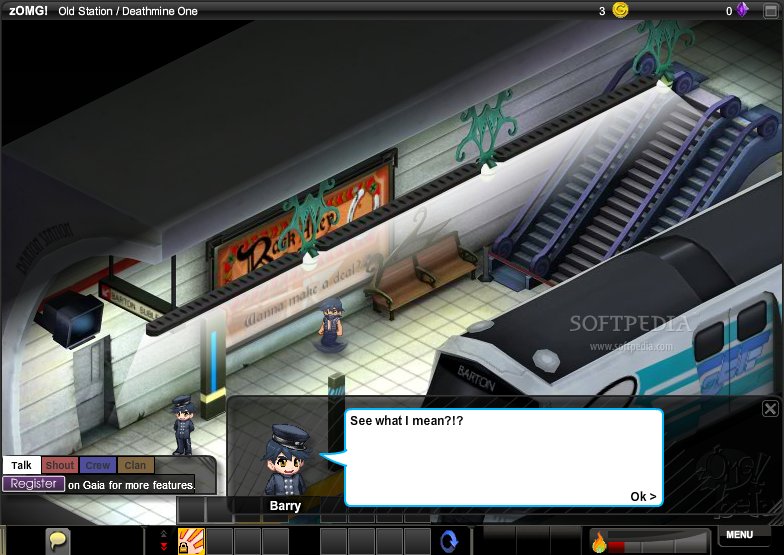Select the first ring slot in hotbar
This screenshot has height=555, width=784.
(191, 541)
